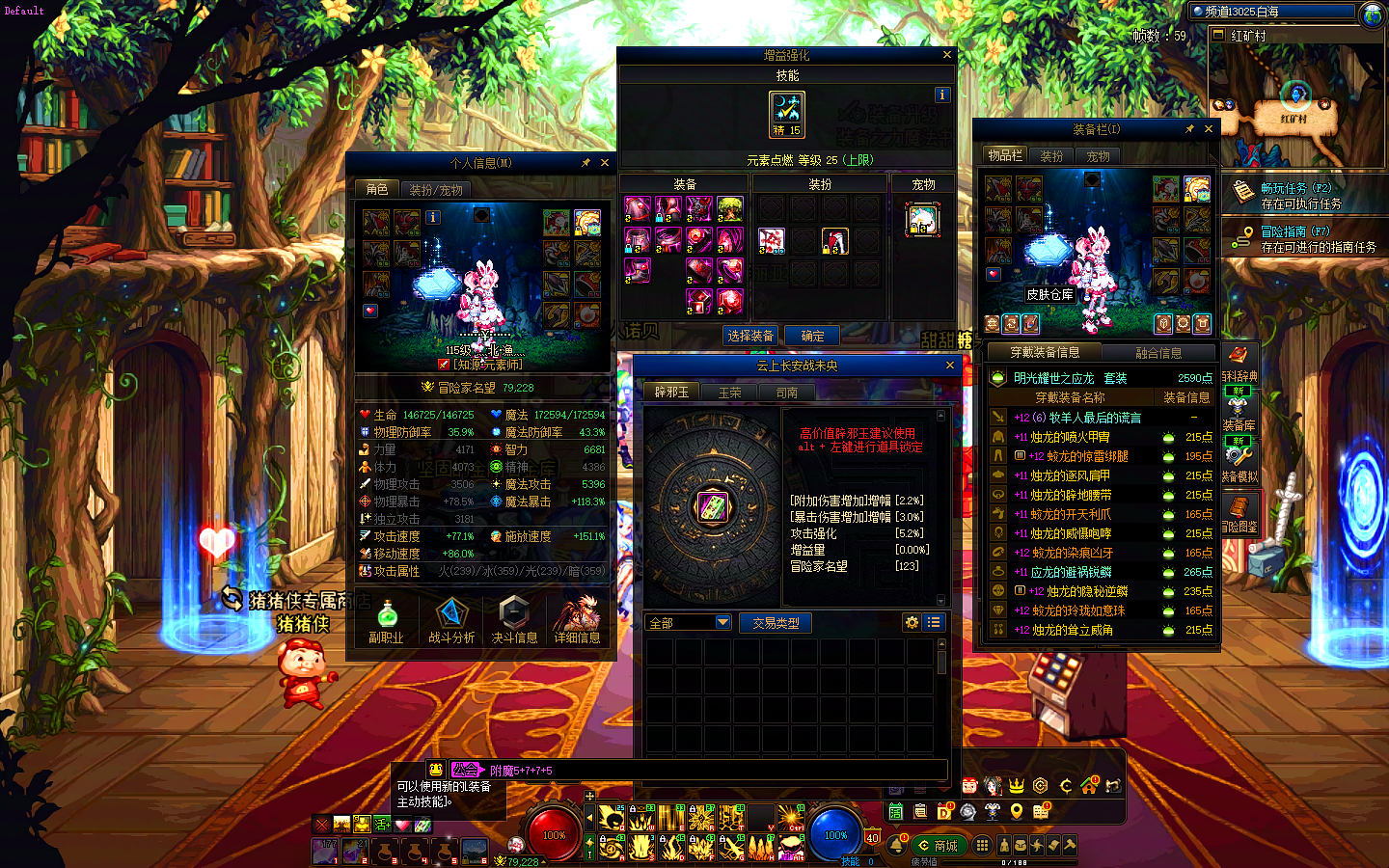The width and height of the screenshot is (1389, 868).
Task: Click the 交易类型 button
Action: 776,623
